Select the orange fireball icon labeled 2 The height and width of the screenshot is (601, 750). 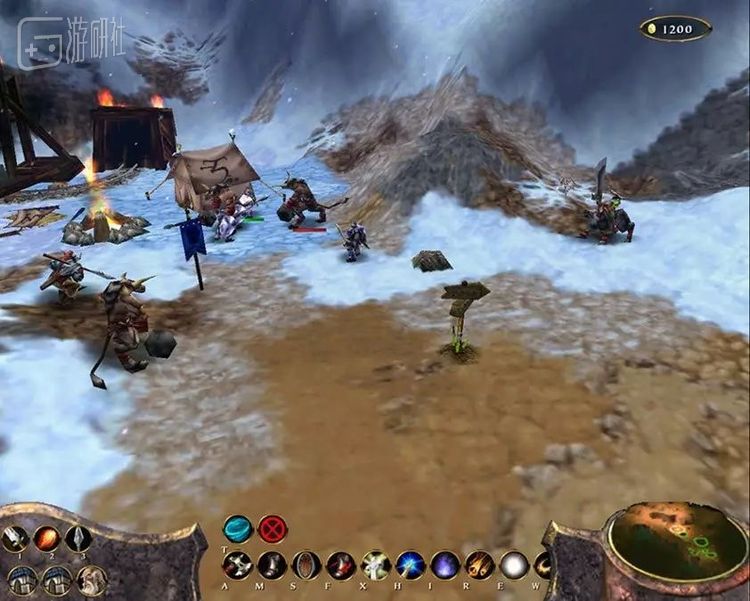tap(46, 538)
